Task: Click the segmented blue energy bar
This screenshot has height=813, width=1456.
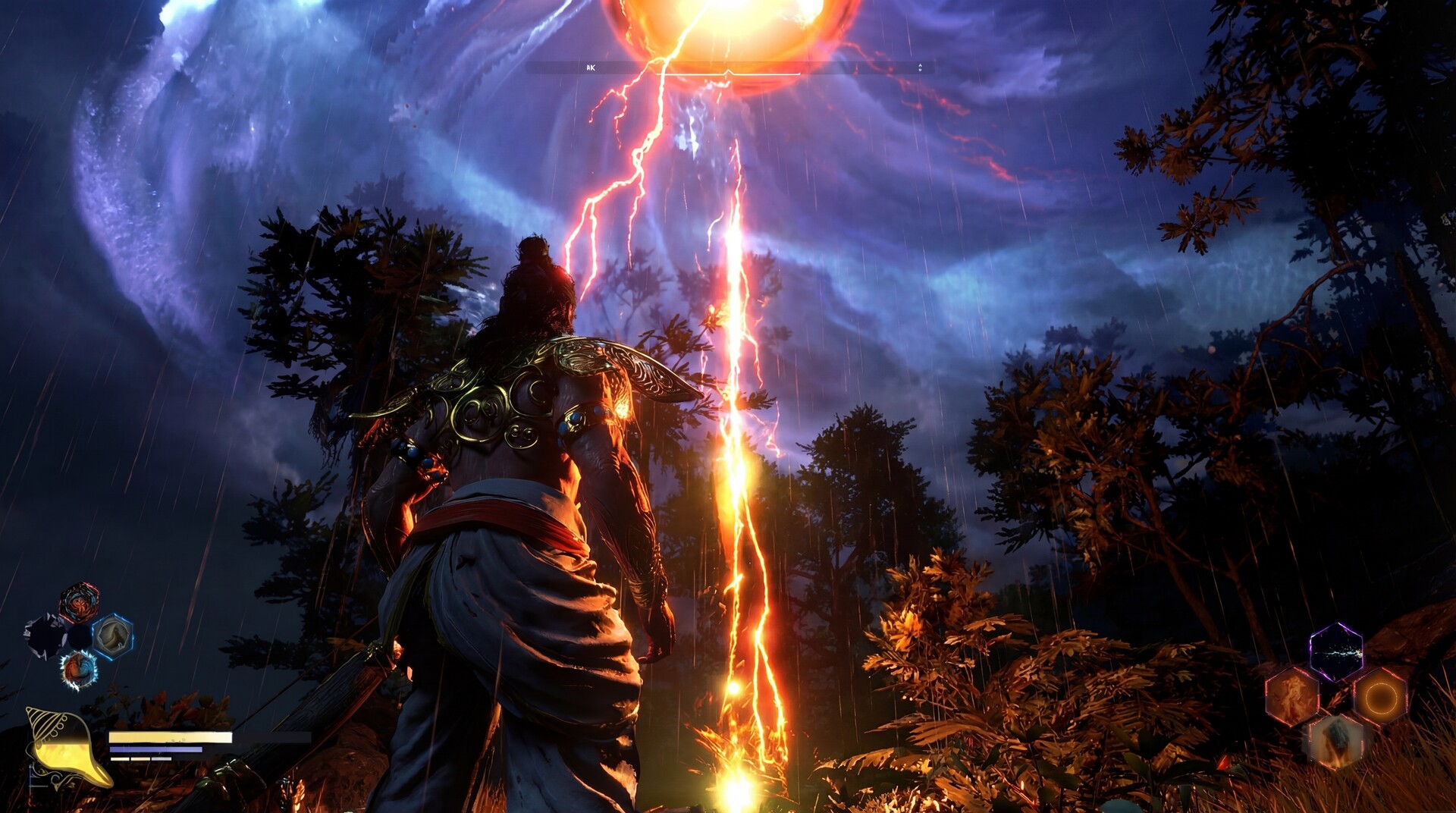Action: coord(157,749)
